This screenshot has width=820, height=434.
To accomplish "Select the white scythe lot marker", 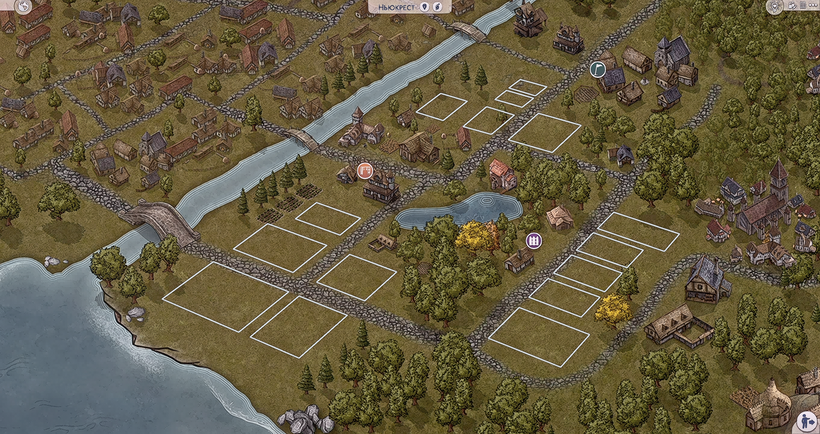I will click(x=597, y=69).
